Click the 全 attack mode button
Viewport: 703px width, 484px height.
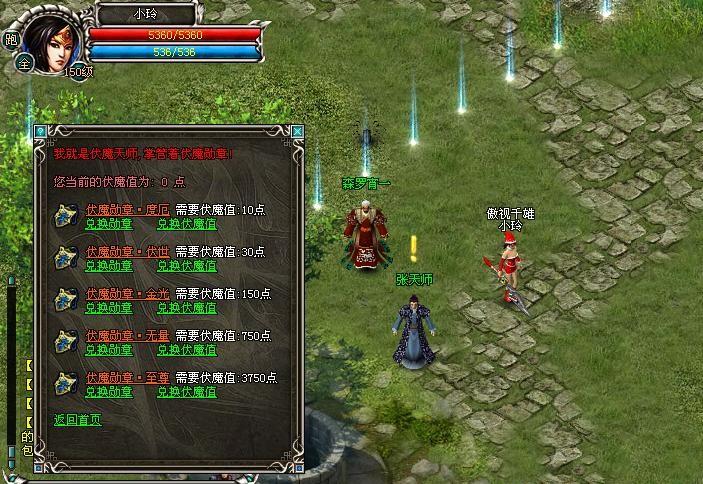(x=24, y=61)
